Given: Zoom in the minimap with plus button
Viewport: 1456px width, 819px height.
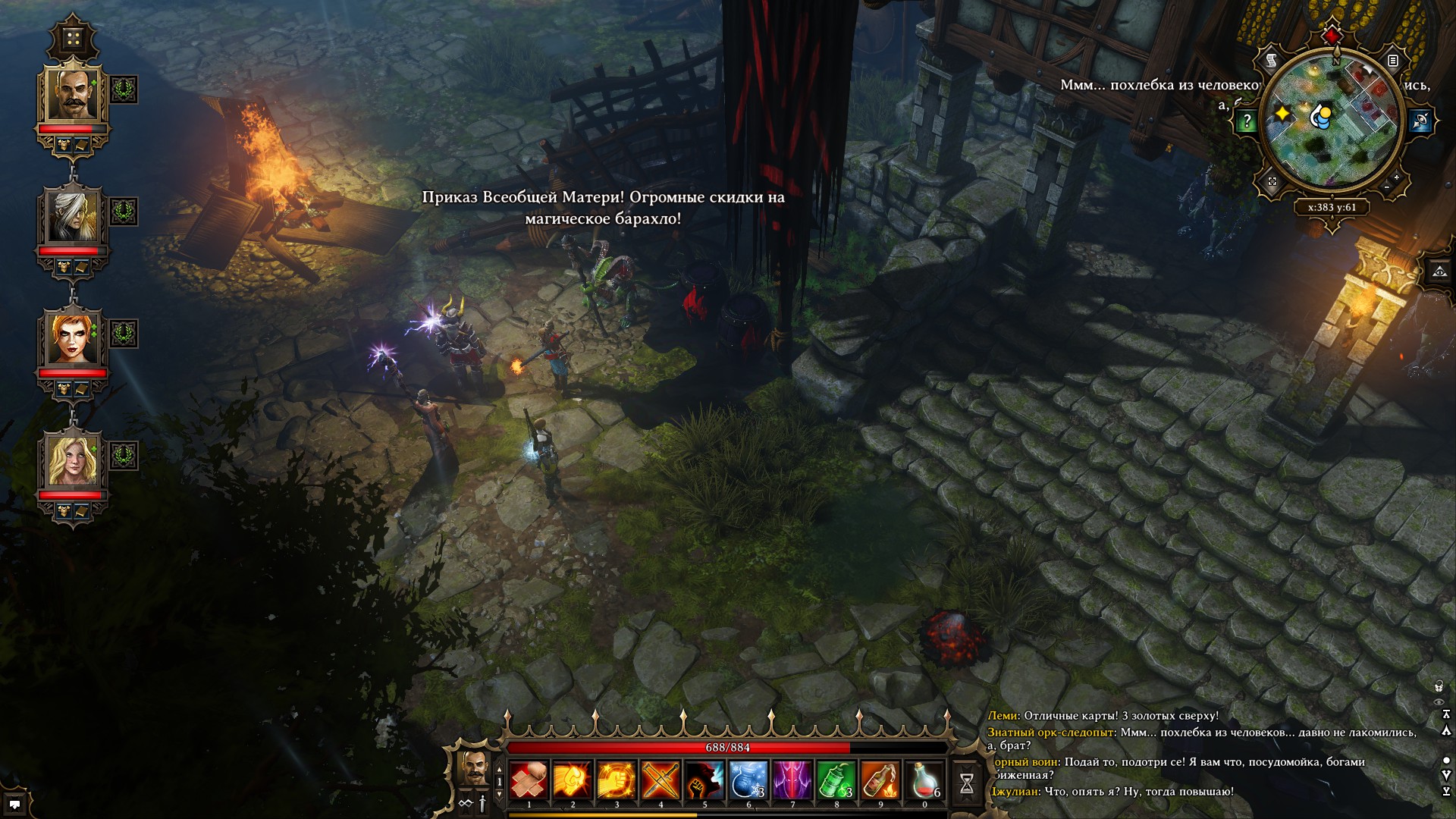Looking at the screenshot, I should click(x=1397, y=177).
